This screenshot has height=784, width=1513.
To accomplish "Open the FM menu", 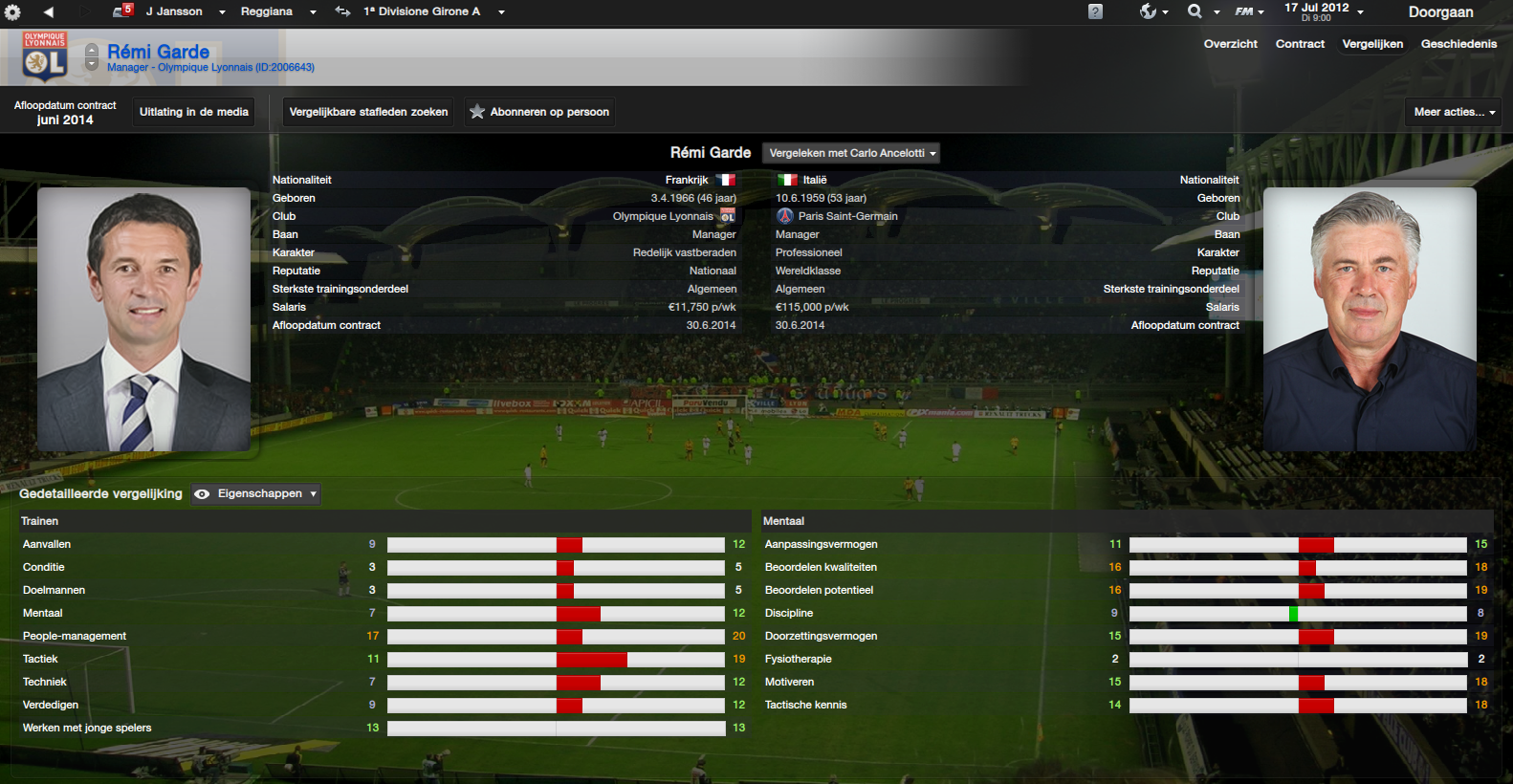I will (1249, 11).
